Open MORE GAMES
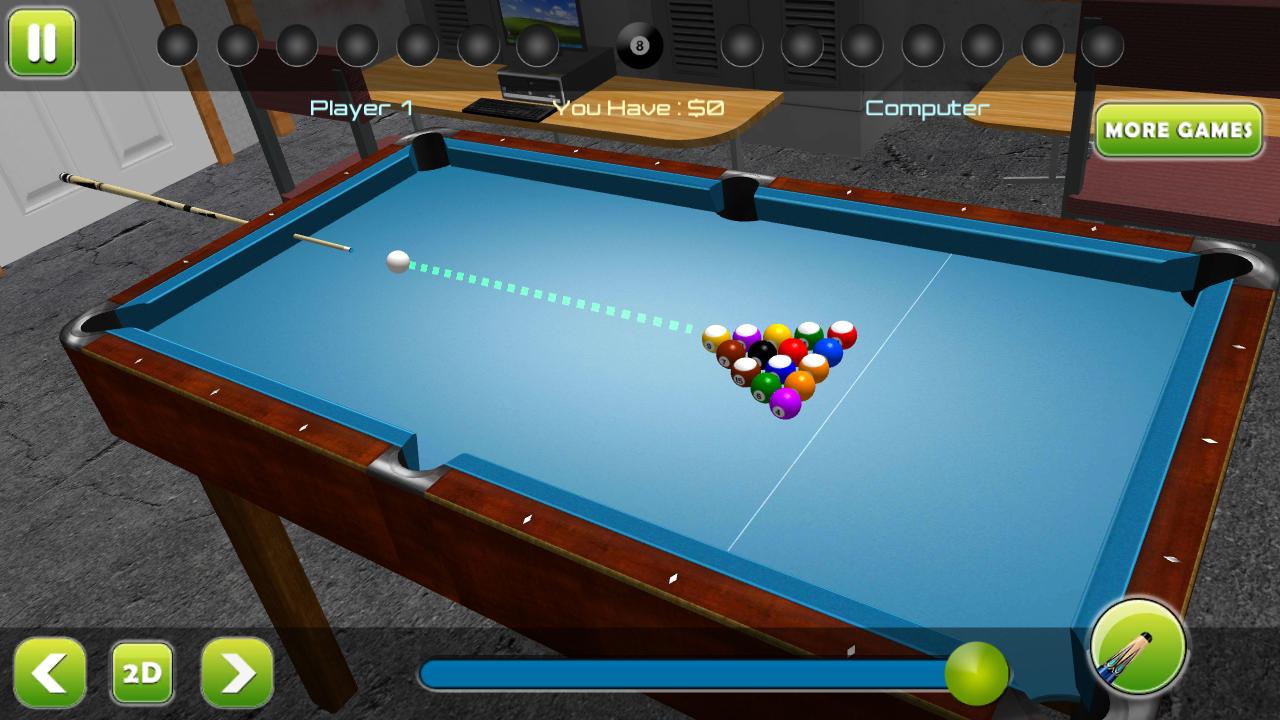Image resolution: width=1280 pixels, height=720 pixels. [1178, 130]
